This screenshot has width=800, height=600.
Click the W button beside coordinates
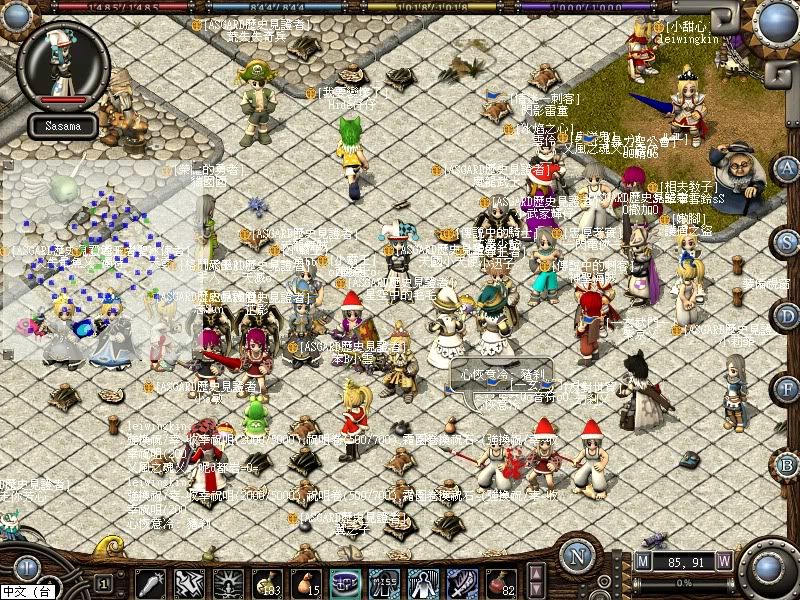pos(723,561)
